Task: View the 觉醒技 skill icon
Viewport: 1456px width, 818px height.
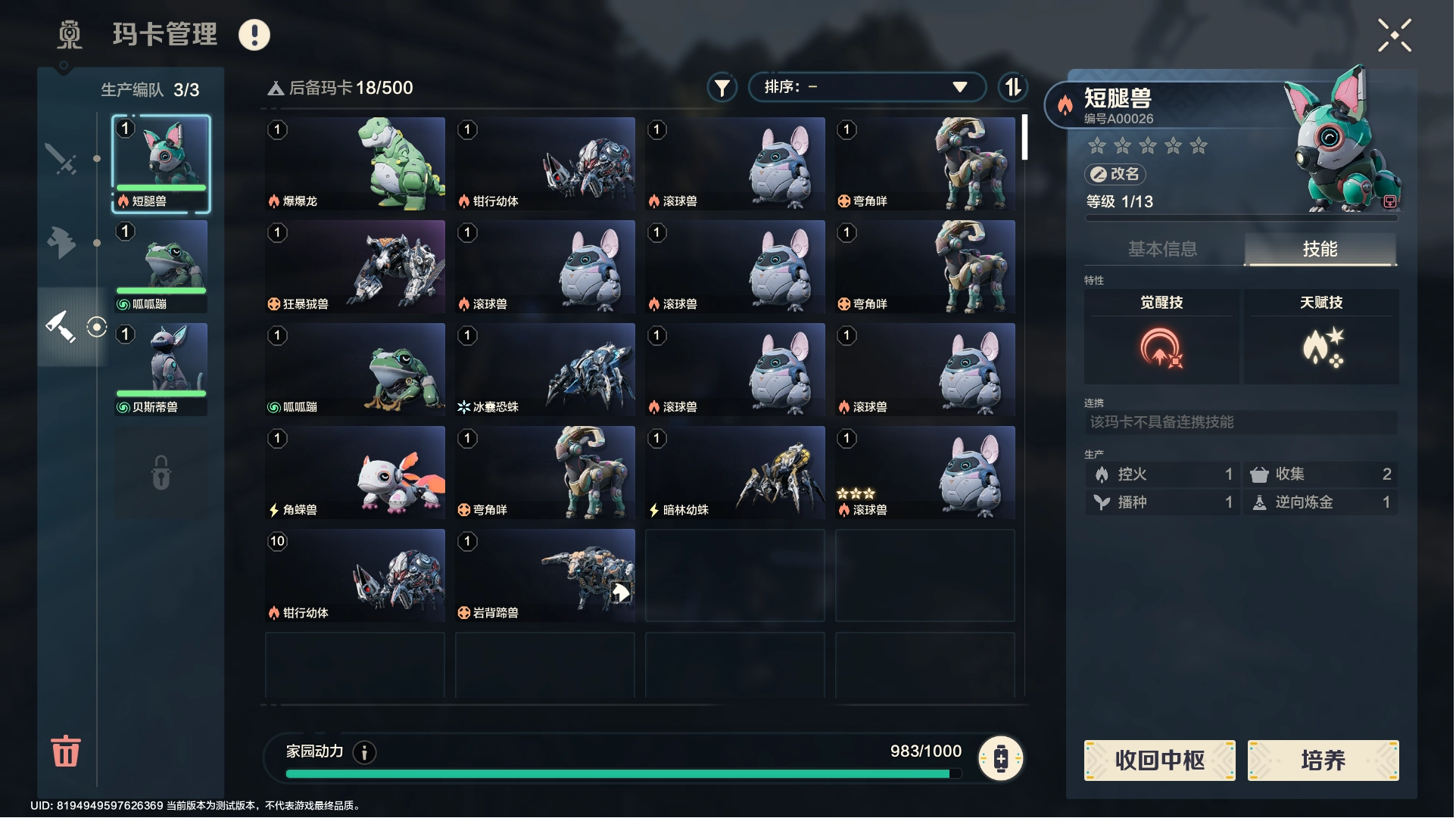Action: [1161, 347]
